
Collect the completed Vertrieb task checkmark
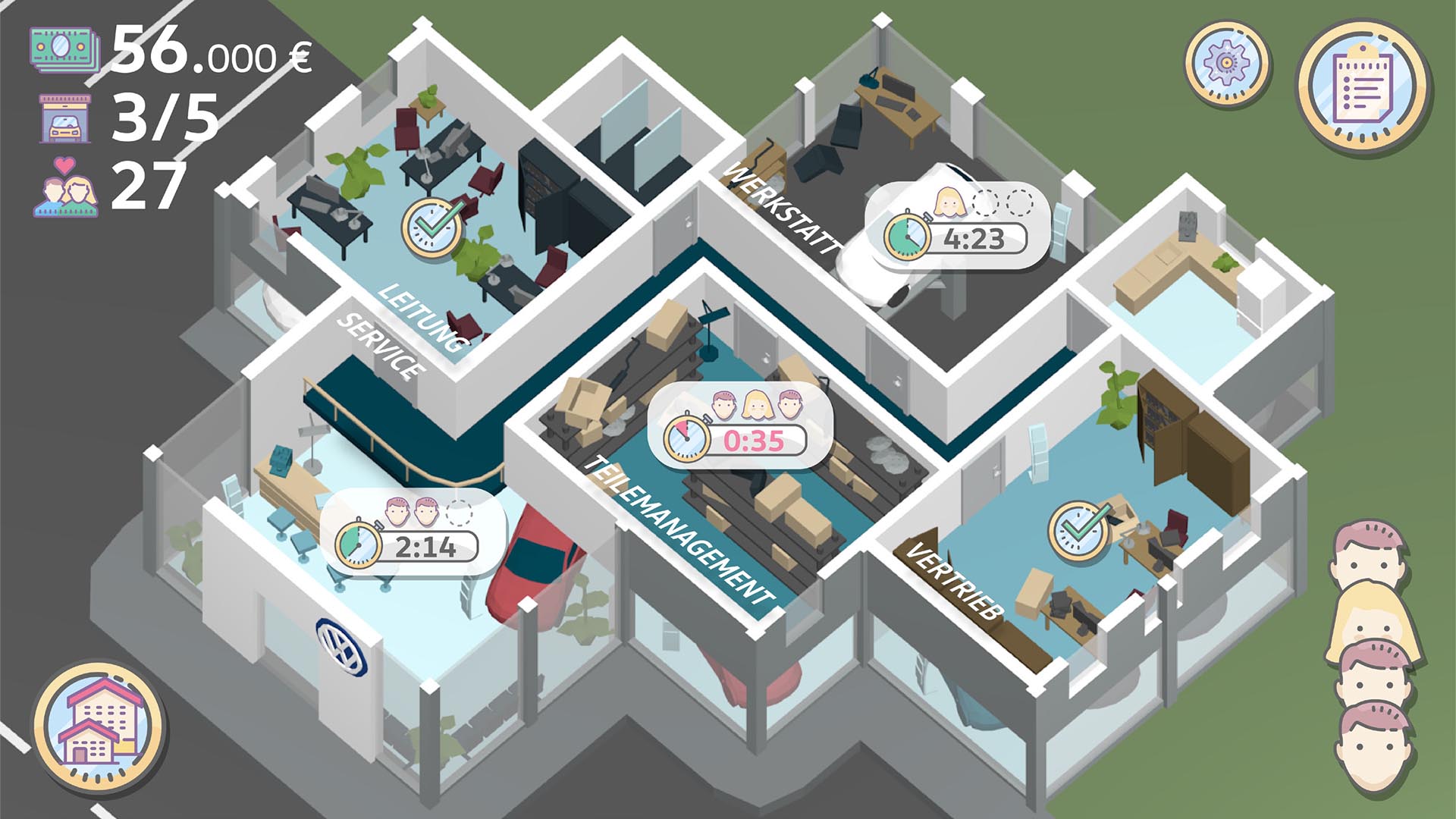tap(1079, 530)
